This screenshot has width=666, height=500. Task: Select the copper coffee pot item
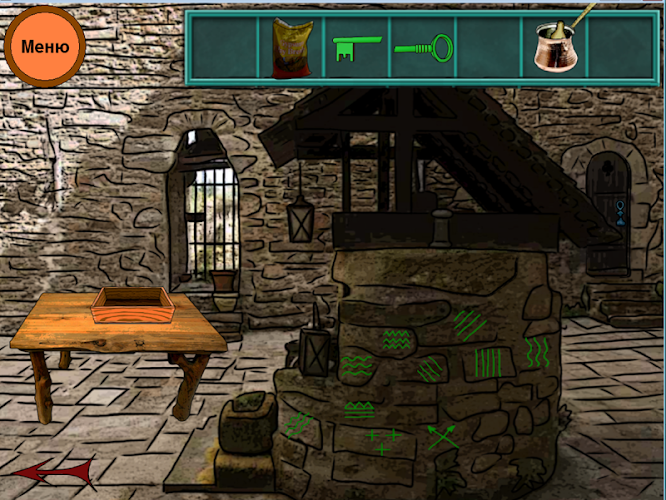point(555,45)
